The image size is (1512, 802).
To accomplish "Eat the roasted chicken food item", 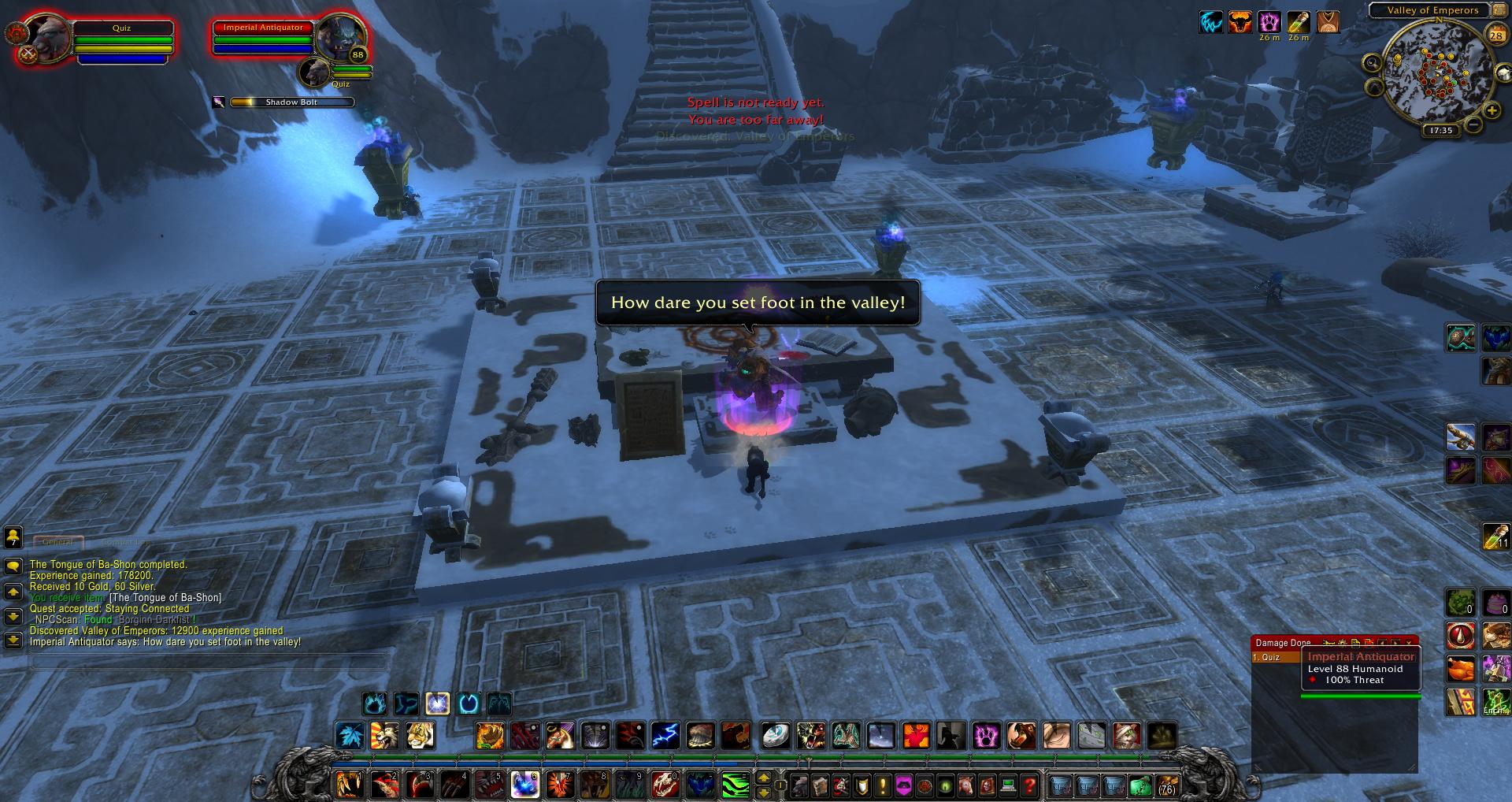I will click(1460, 670).
